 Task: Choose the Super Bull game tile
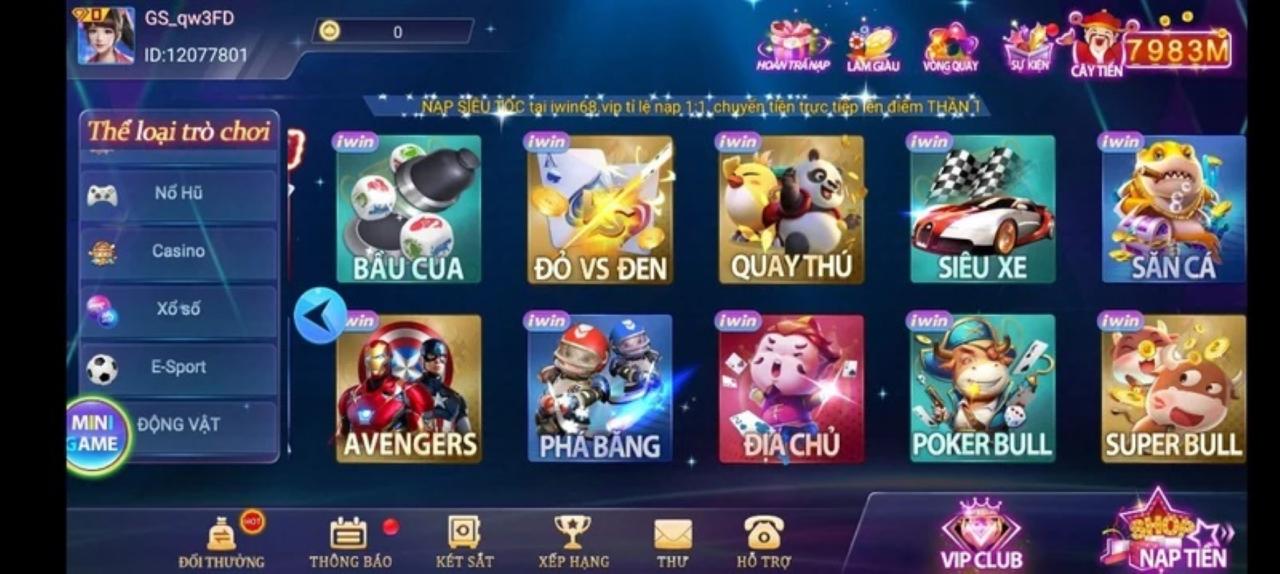[x=1173, y=390]
